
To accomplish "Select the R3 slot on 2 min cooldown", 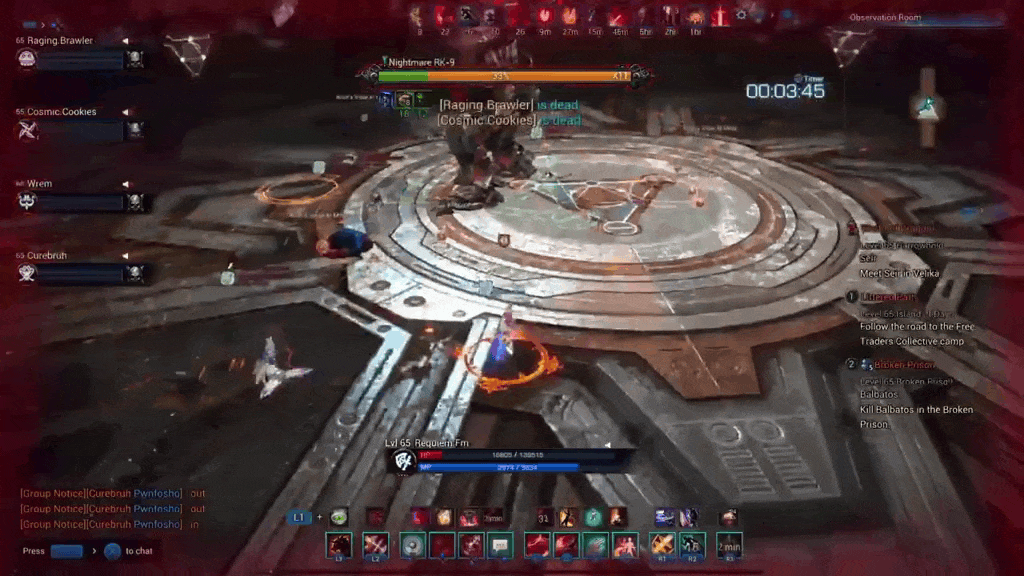I will tap(729, 545).
